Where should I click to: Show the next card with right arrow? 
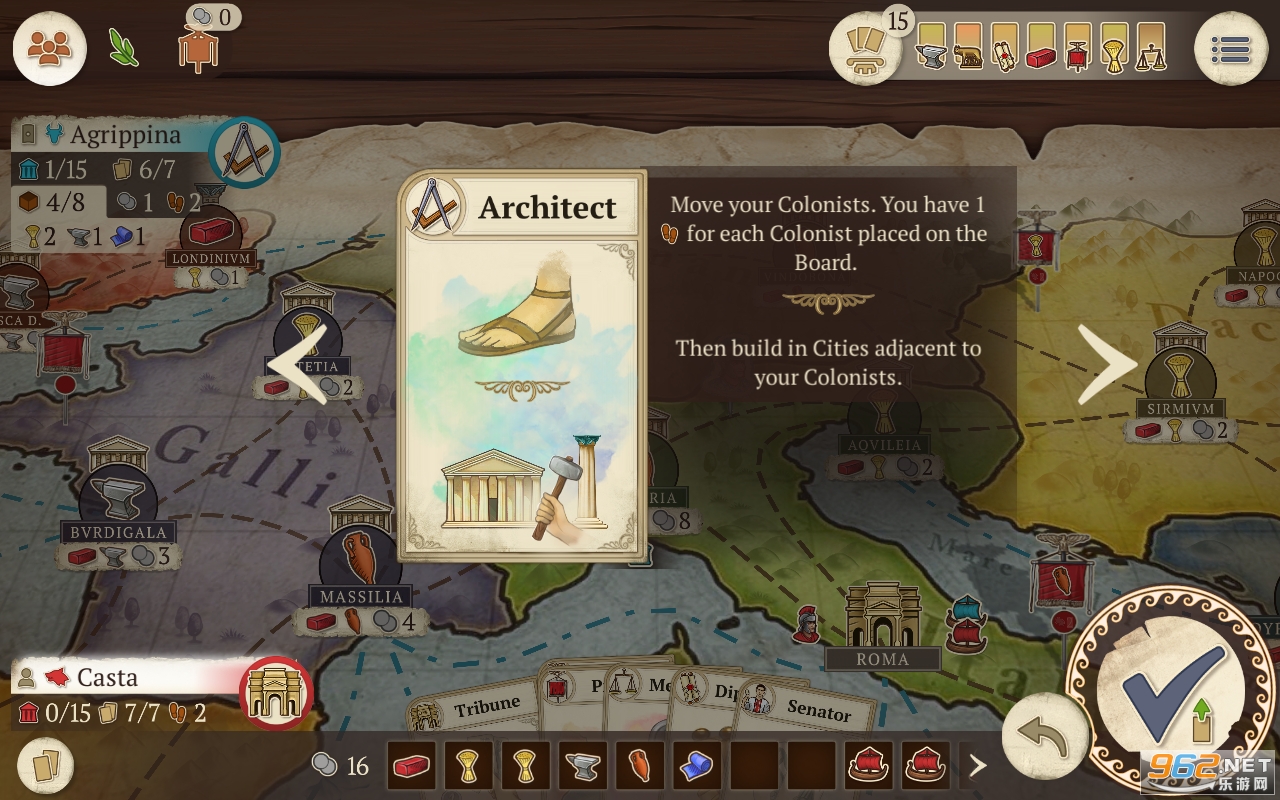point(1107,364)
